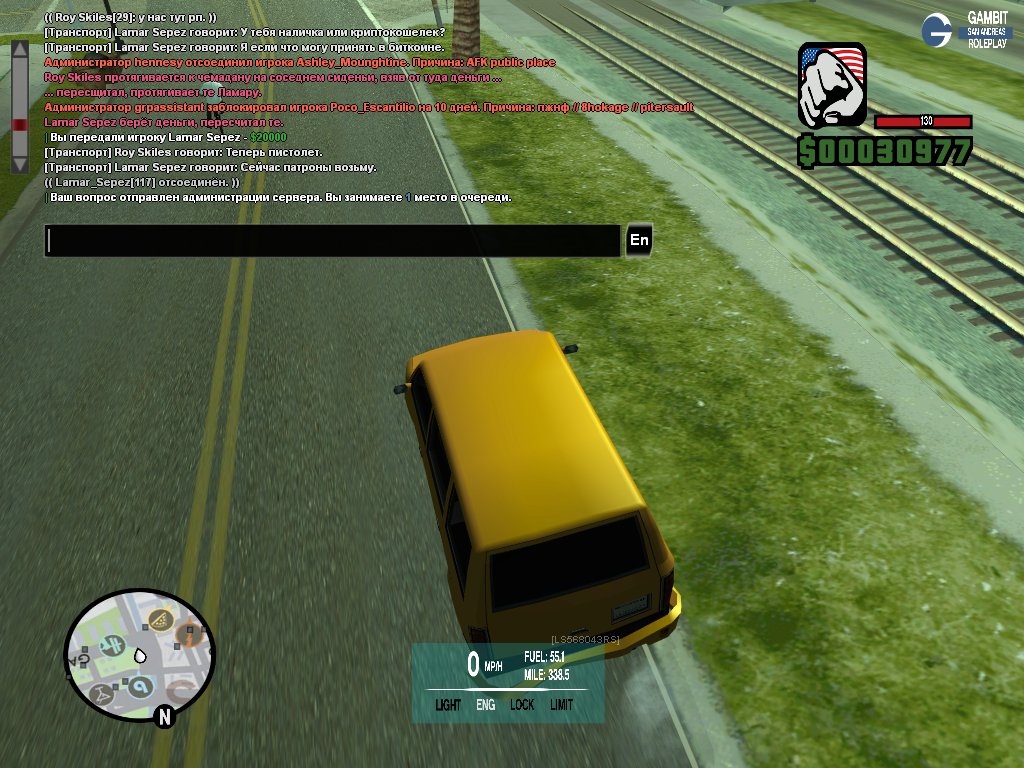Screen dimensions: 1024x768
Task: Click the chat scrollbar down arrow
Action: [19, 164]
